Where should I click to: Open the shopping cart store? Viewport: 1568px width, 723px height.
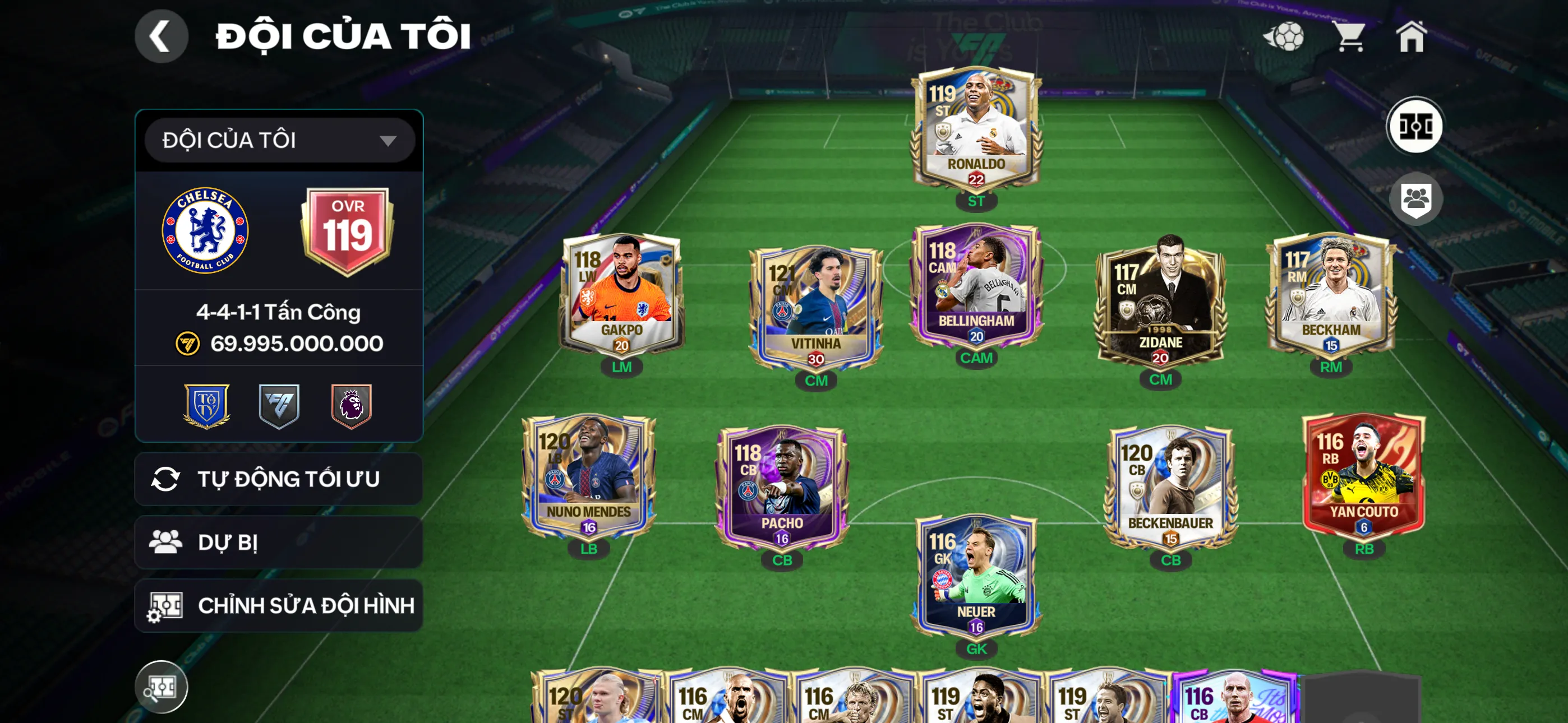point(1350,36)
